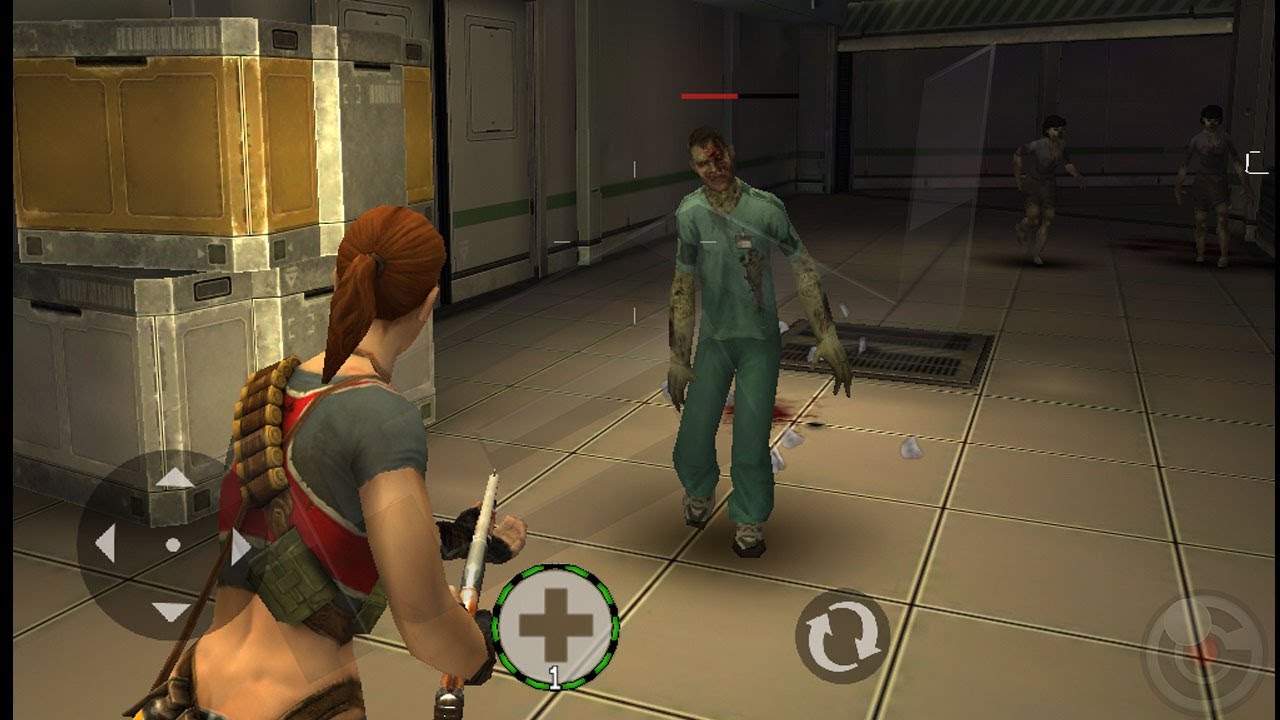The image size is (1280, 720).
Task: Tap the circular arrows swap button
Action: [842, 636]
